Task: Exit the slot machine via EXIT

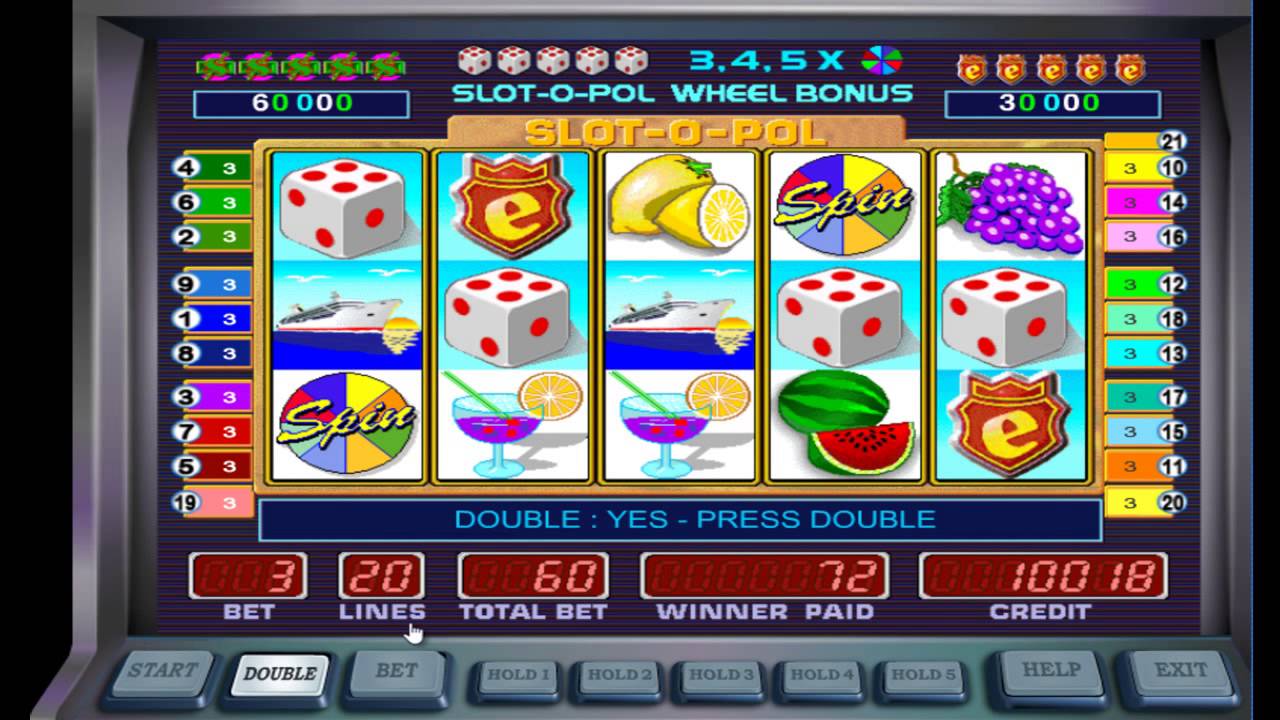Action: point(1180,670)
